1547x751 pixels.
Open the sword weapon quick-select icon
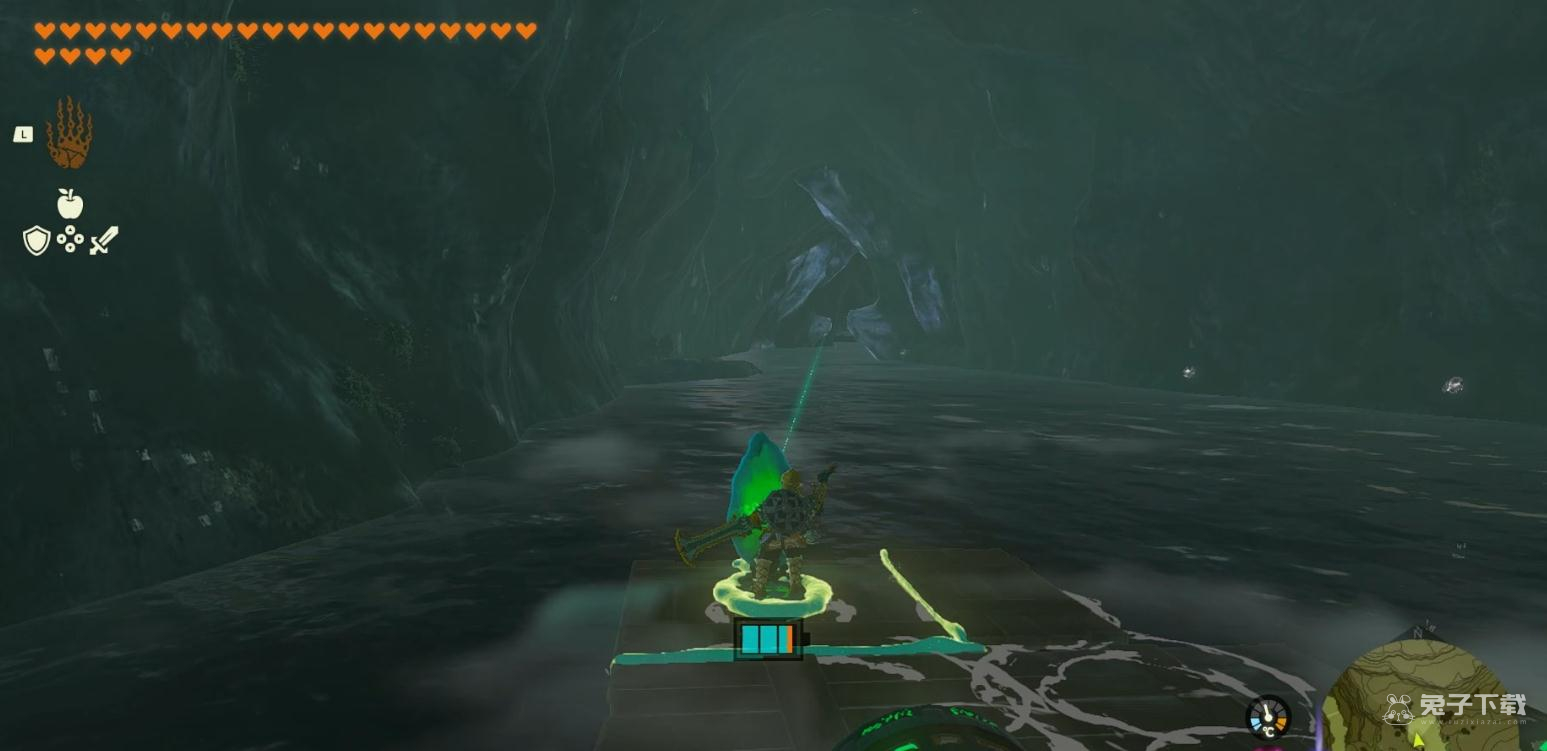pos(104,240)
